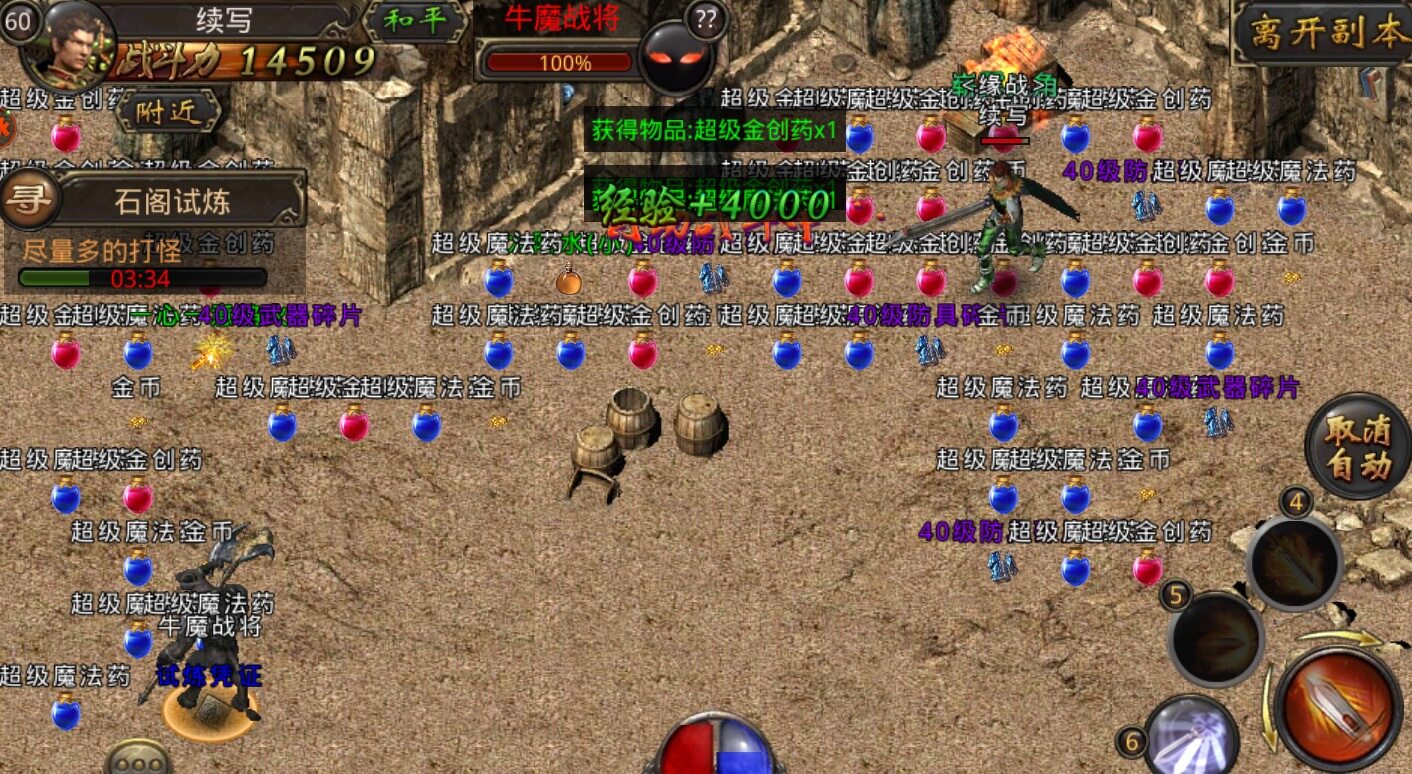Open the 附近 nearby list
This screenshot has width=1412, height=774.
(167, 112)
